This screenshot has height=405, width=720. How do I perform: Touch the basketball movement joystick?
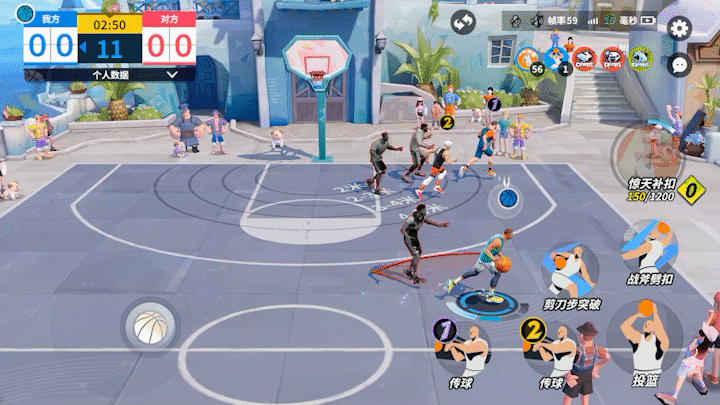point(149,324)
